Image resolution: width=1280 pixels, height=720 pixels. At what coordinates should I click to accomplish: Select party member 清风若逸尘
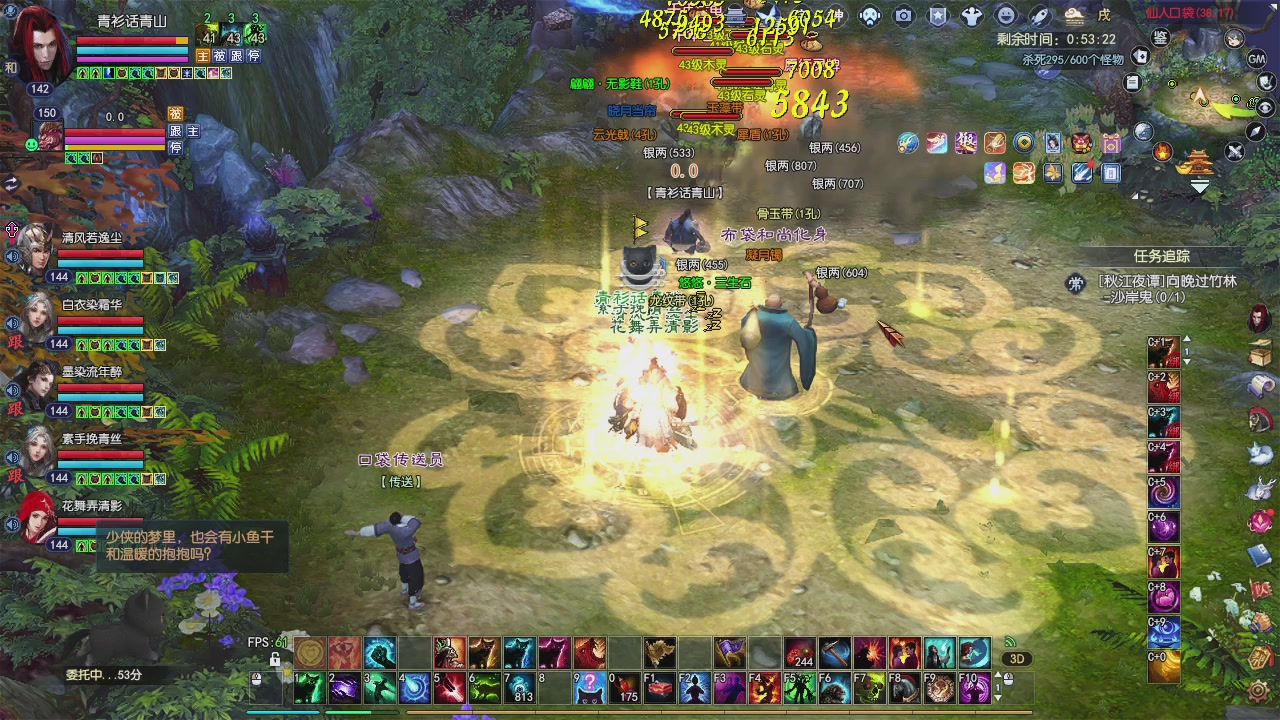38,249
